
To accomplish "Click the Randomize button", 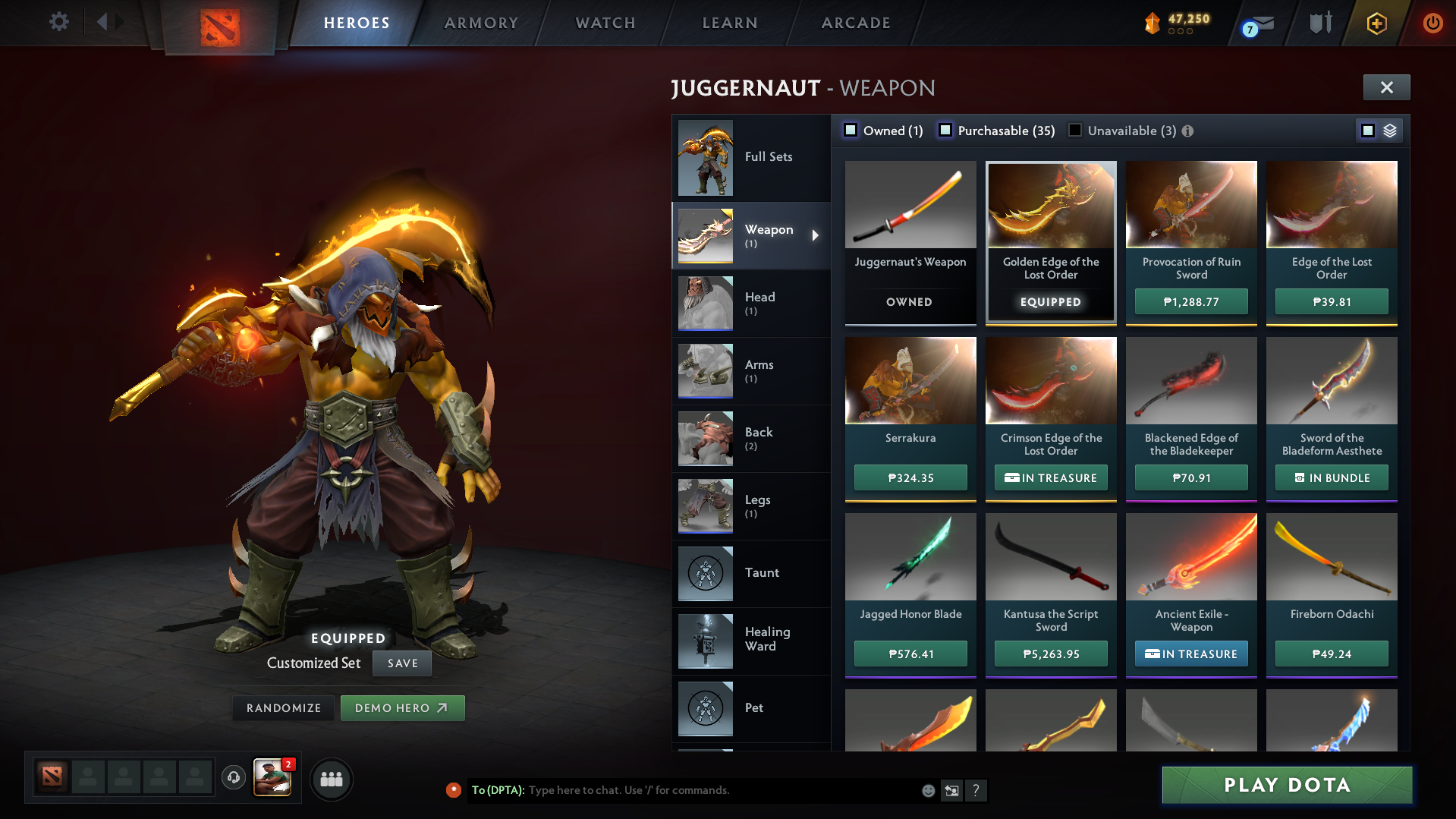I will 283,707.
